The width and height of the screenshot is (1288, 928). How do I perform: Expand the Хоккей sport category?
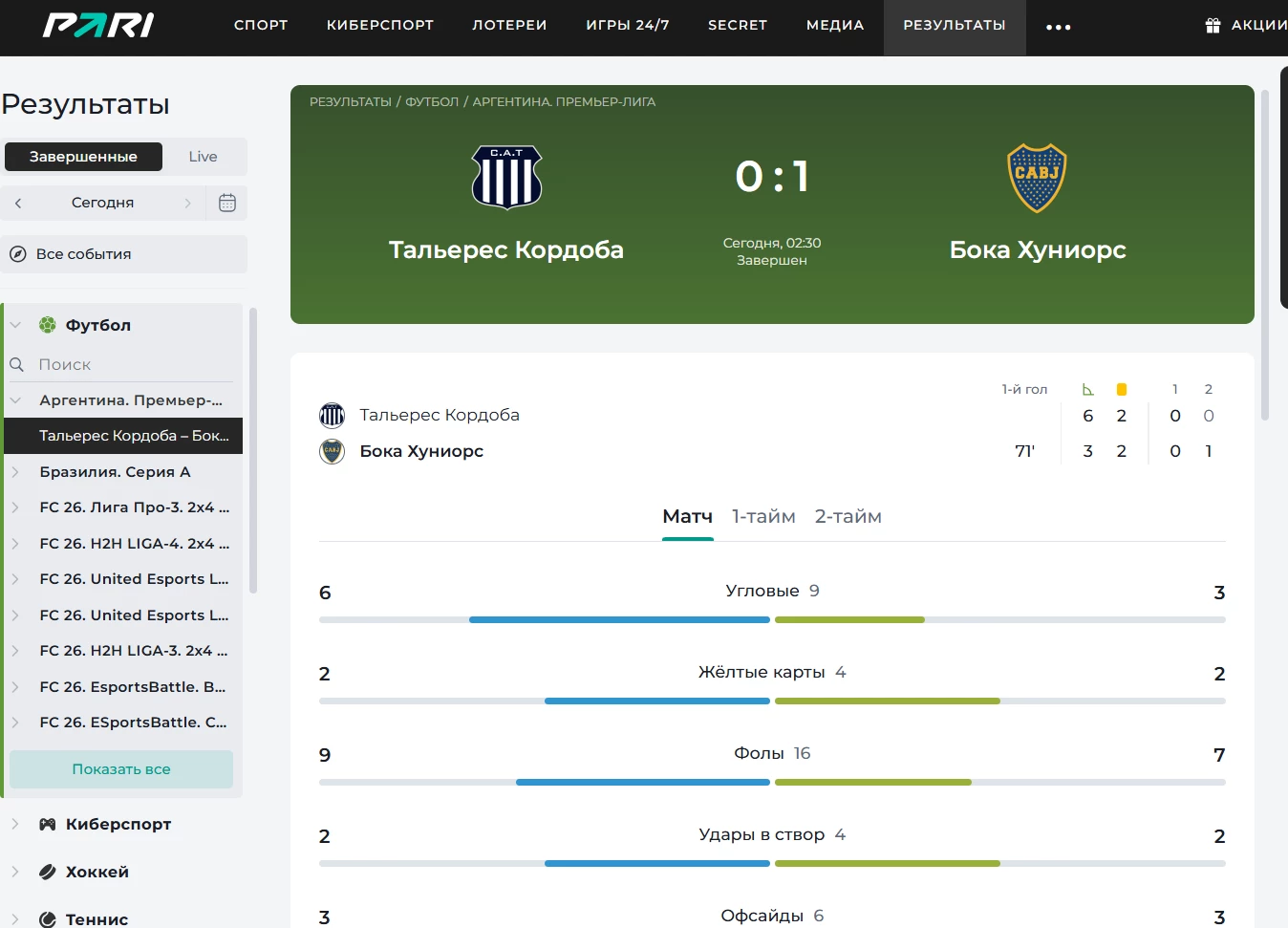[x=97, y=872]
